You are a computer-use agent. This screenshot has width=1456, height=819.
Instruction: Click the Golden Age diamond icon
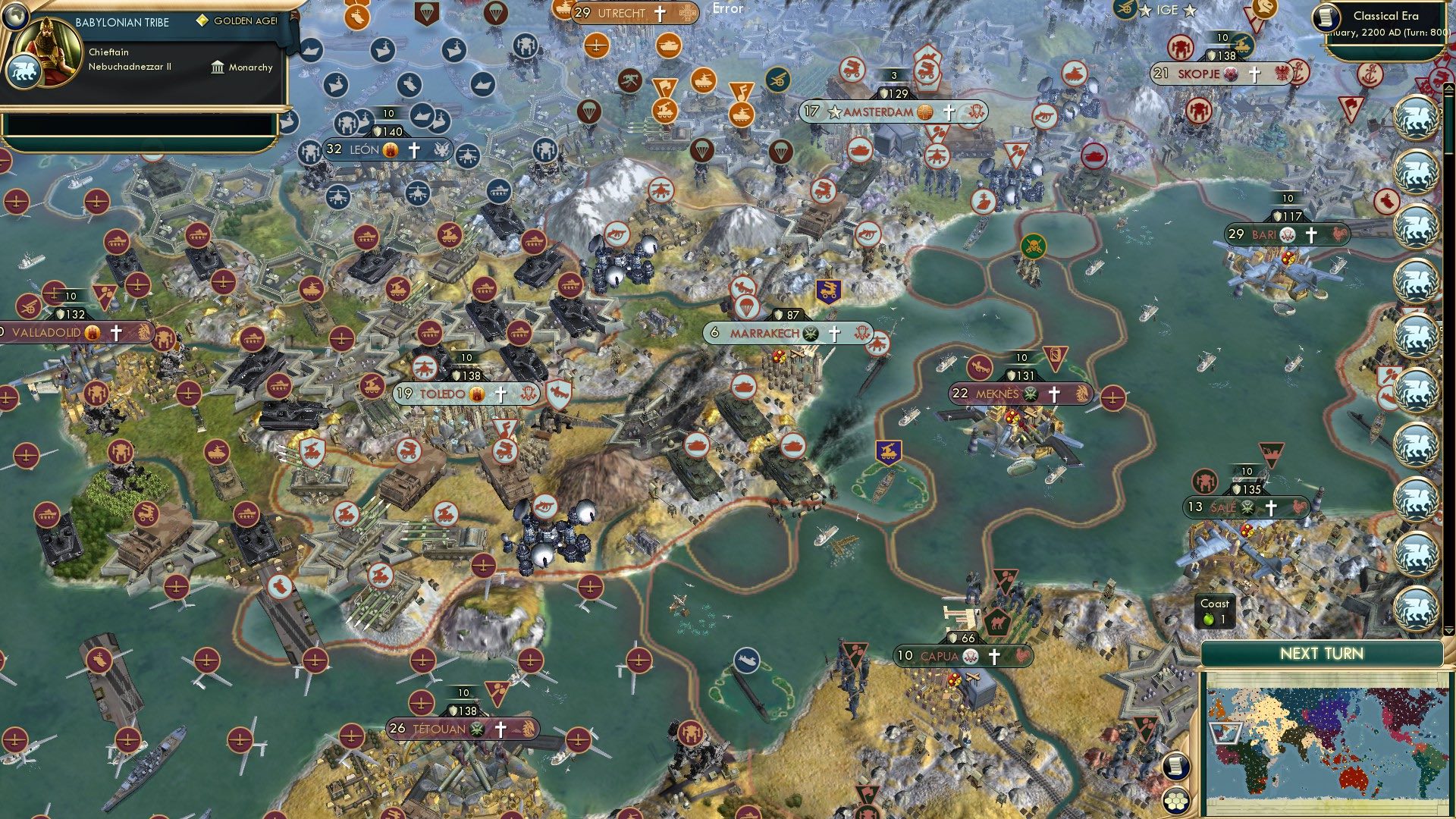click(202, 20)
